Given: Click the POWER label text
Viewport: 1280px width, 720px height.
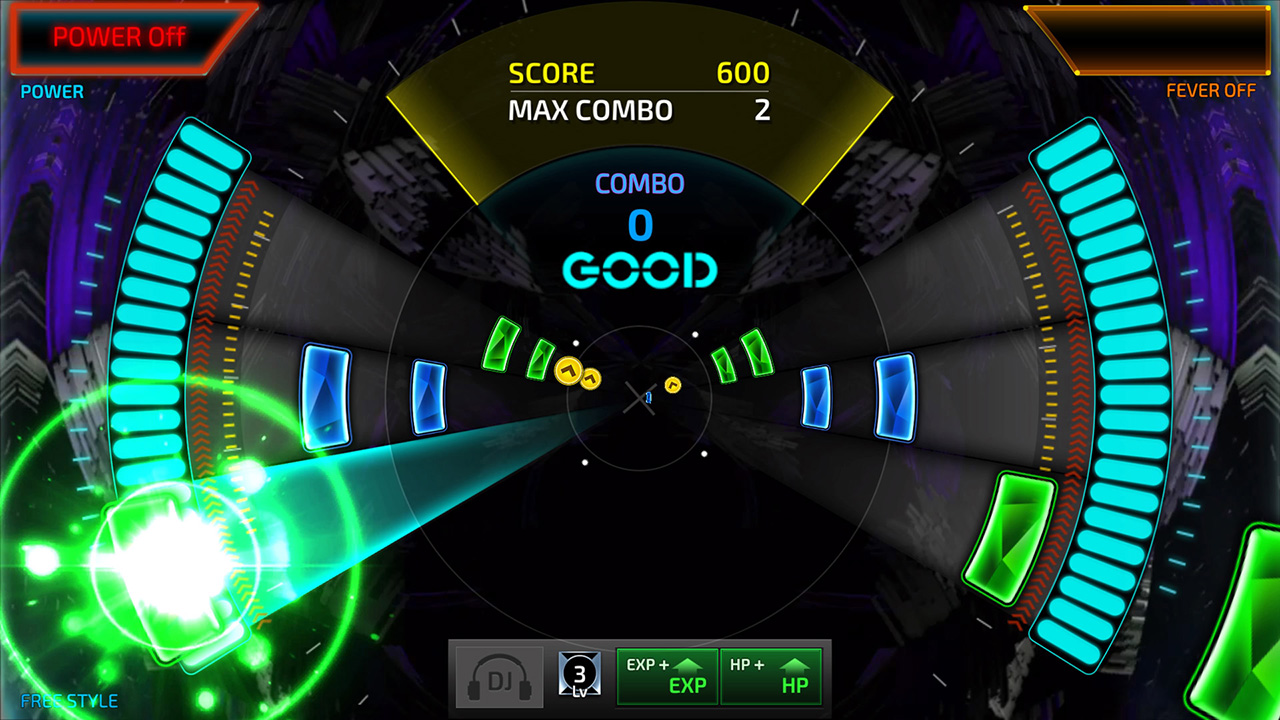Looking at the screenshot, I should point(50,91).
